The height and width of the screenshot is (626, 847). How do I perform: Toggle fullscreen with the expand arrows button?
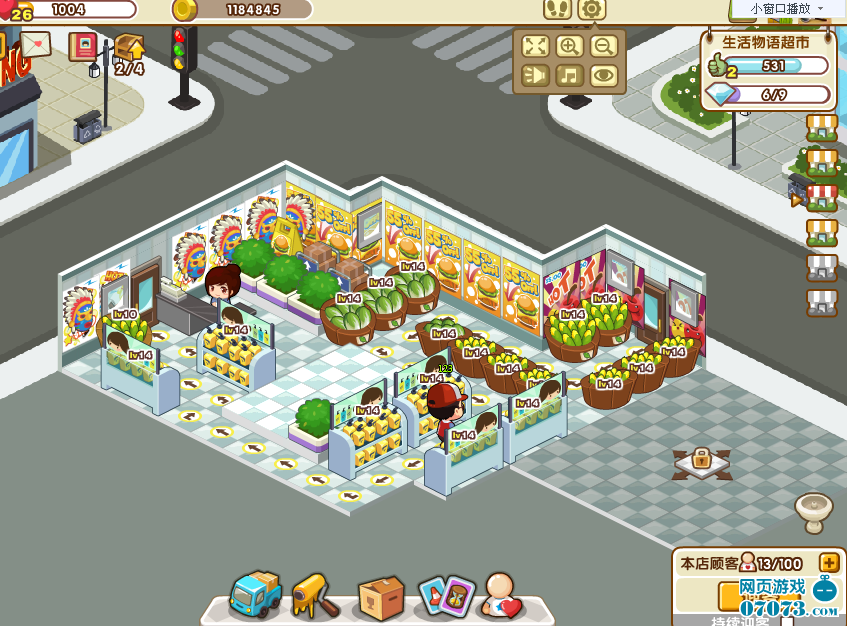536,46
